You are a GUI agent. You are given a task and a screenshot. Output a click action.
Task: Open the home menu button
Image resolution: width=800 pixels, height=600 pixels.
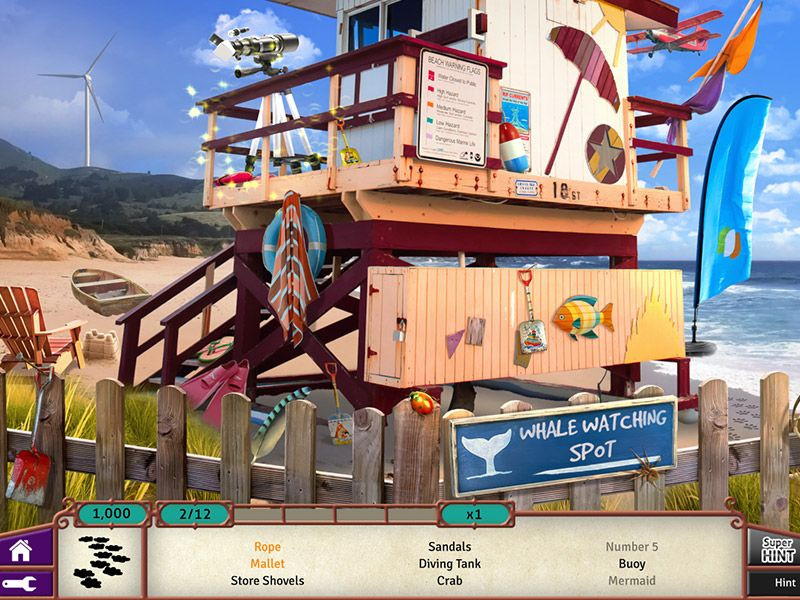[x=20, y=549]
